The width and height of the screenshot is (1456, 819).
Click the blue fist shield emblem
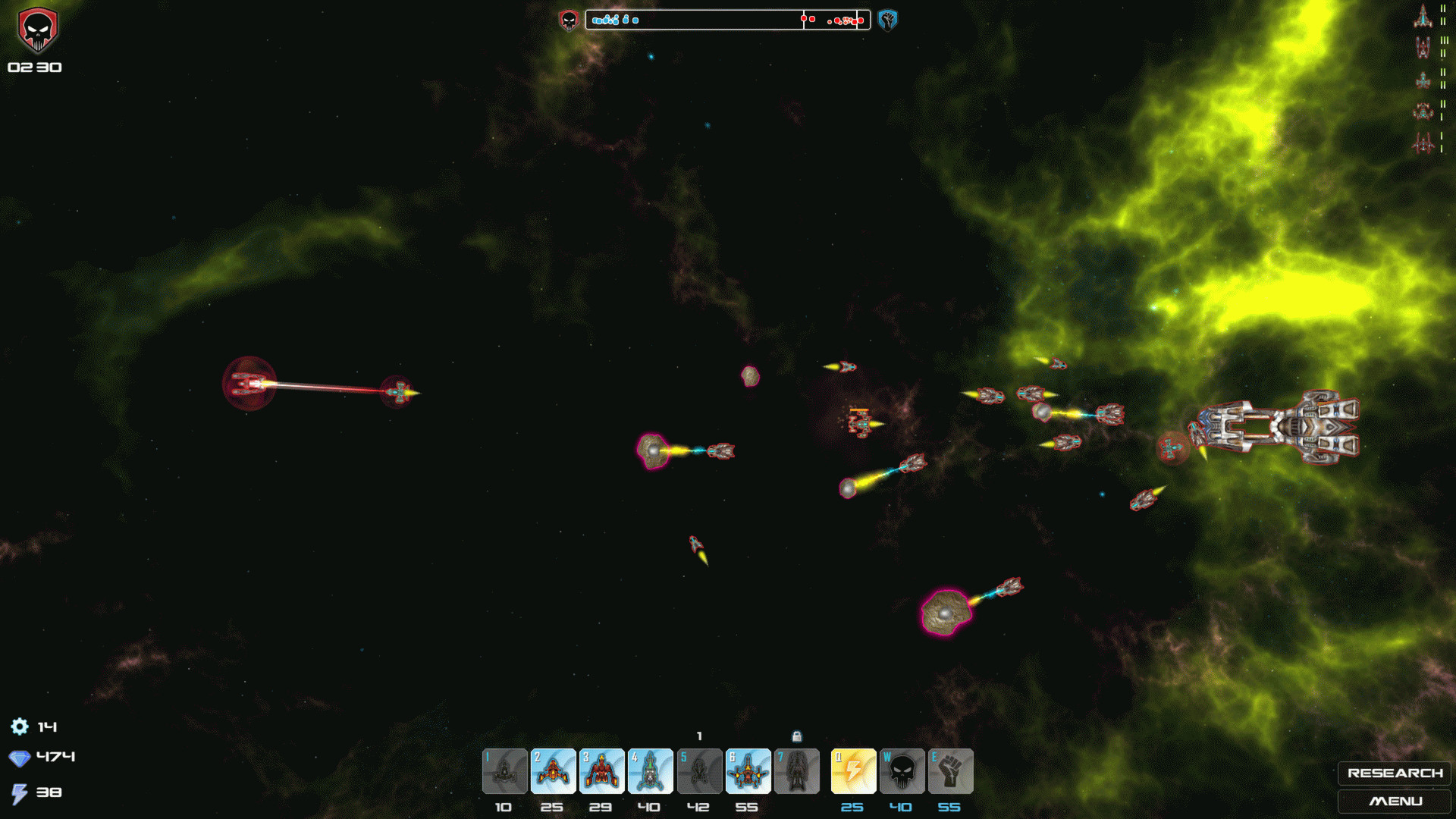(887, 20)
